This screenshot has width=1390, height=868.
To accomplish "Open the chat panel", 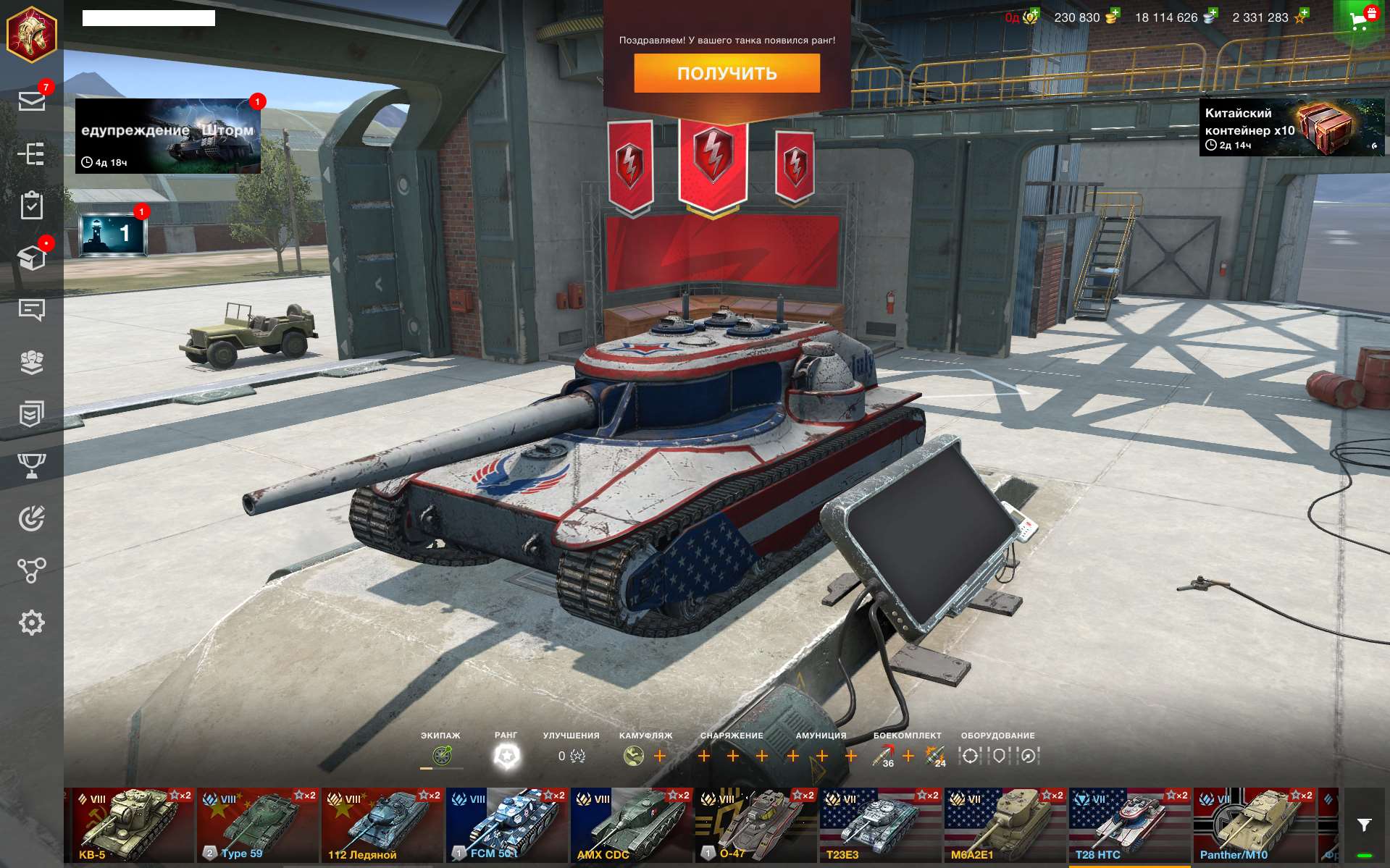I will click(x=32, y=311).
